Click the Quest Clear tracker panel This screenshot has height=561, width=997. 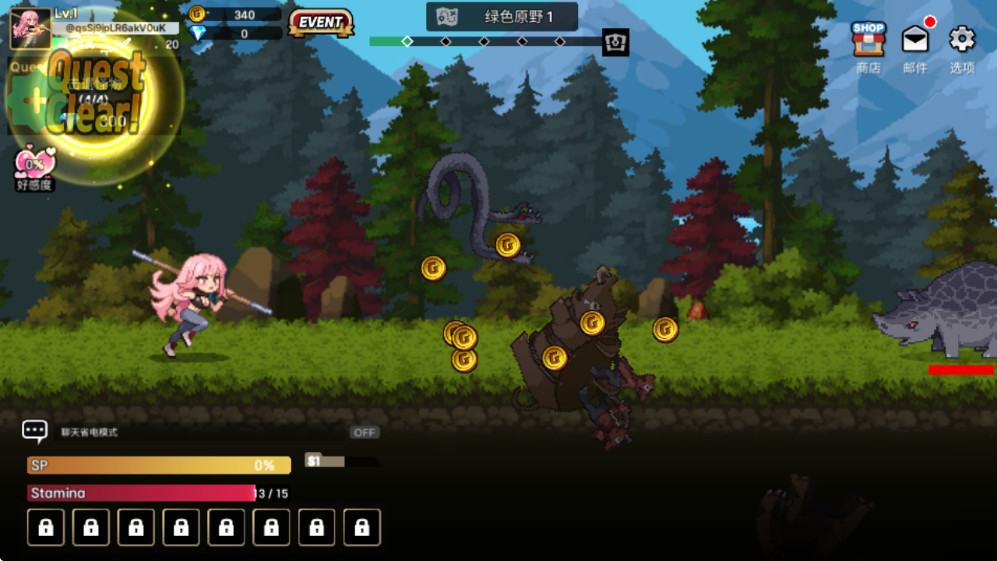(90, 97)
